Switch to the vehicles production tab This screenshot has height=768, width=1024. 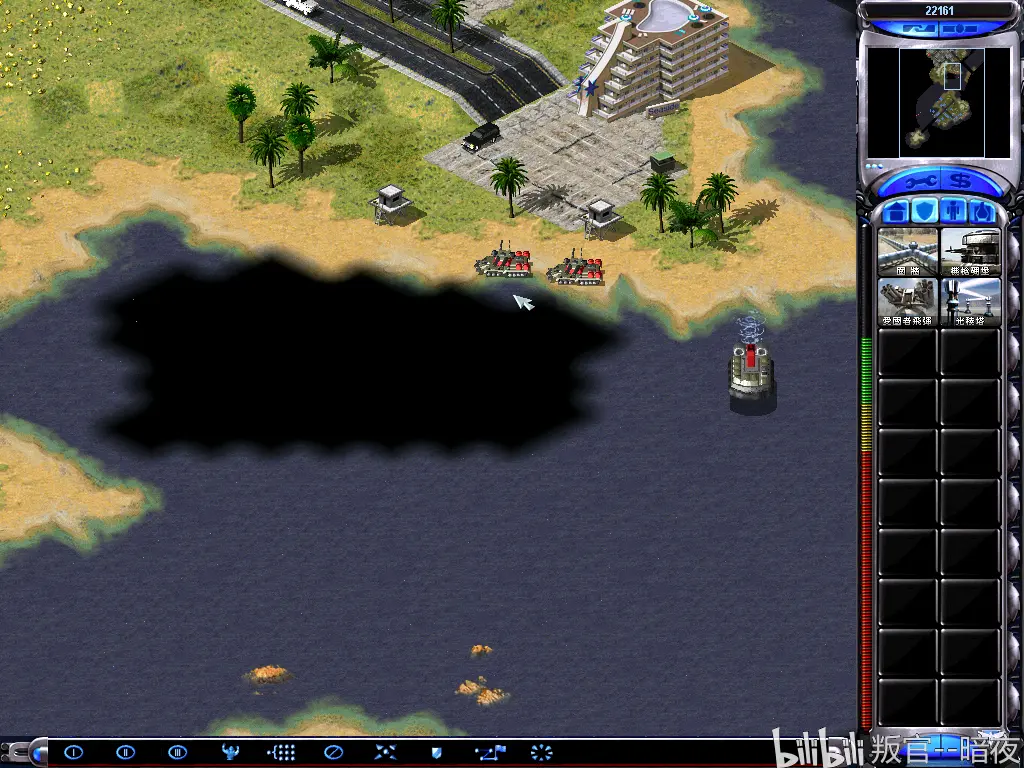(x=982, y=211)
